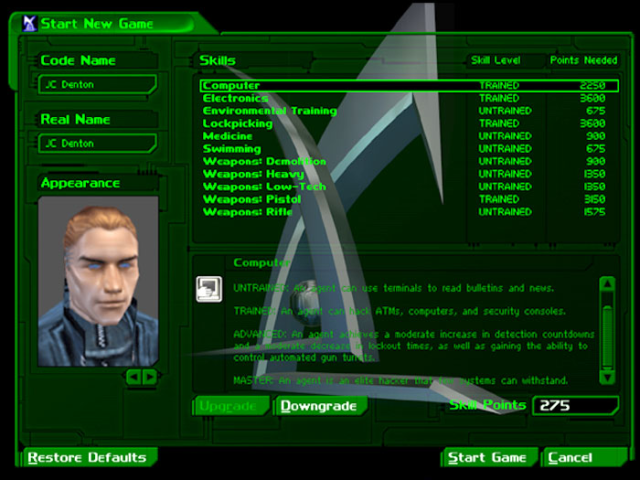
Task: Show the previous appearance portrait
Action: pyautogui.click(x=132, y=377)
